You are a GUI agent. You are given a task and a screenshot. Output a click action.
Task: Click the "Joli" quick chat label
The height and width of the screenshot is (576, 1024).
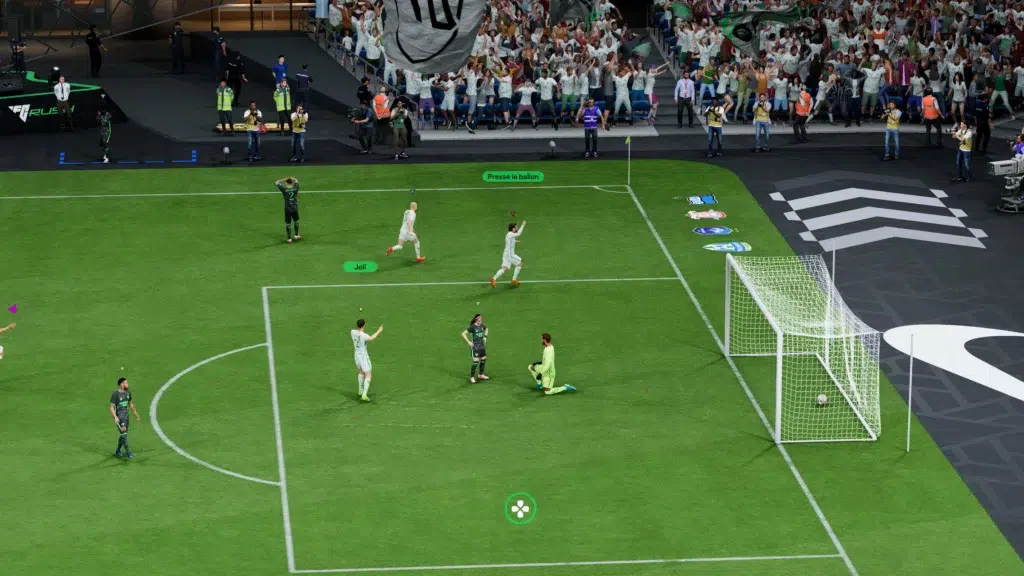click(360, 267)
